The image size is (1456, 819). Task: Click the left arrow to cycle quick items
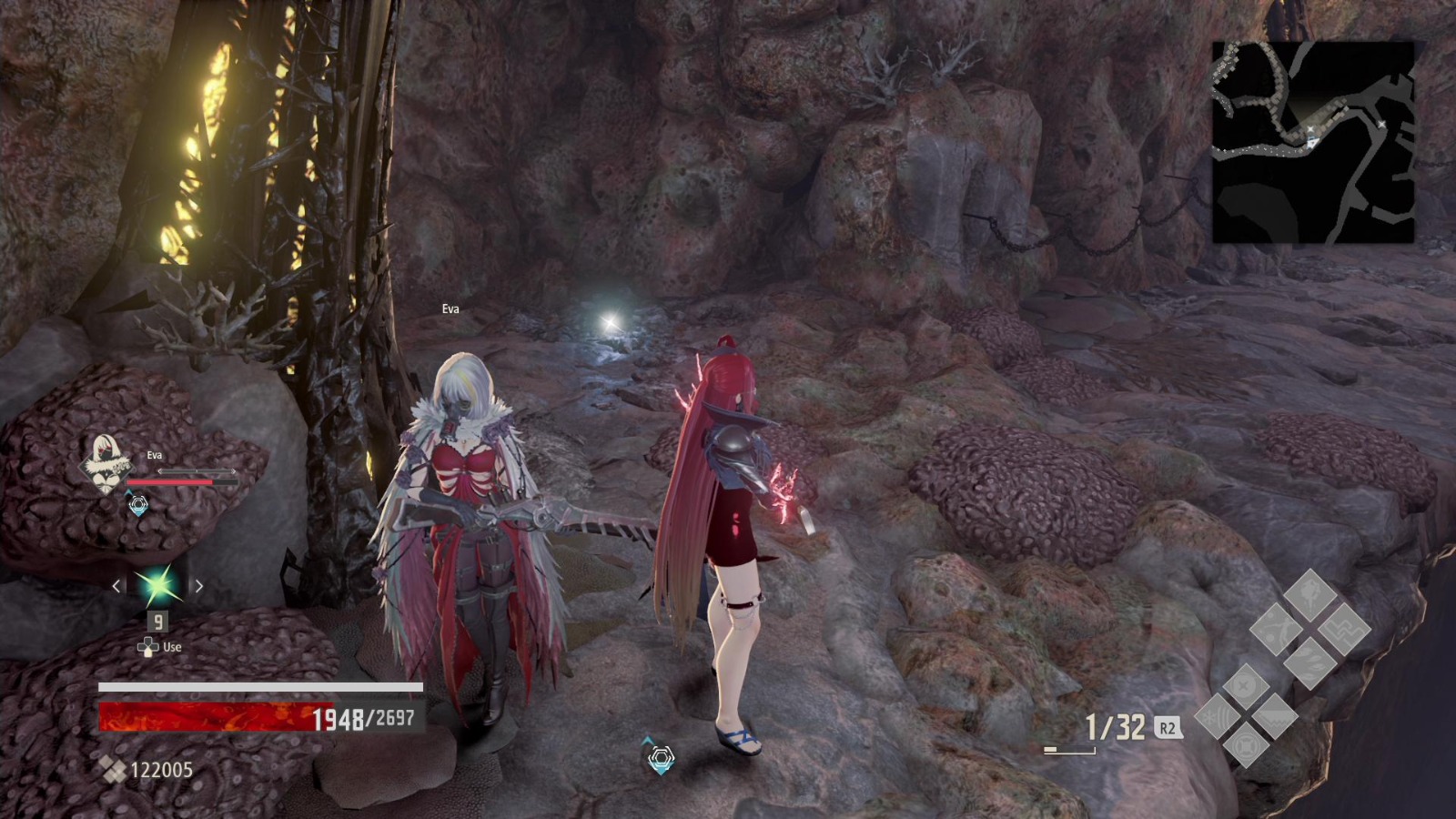pos(116,585)
